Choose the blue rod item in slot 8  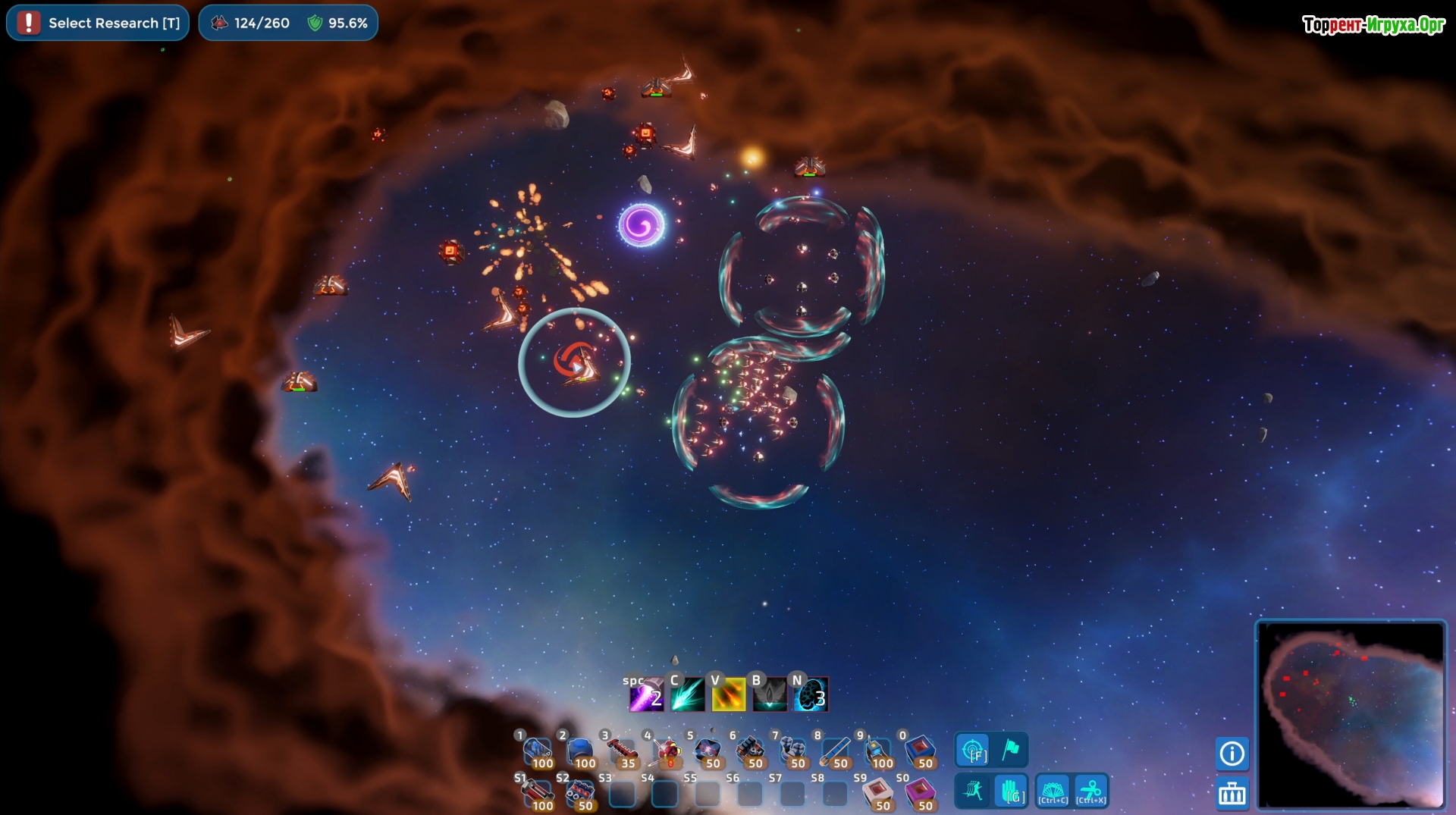(x=835, y=751)
